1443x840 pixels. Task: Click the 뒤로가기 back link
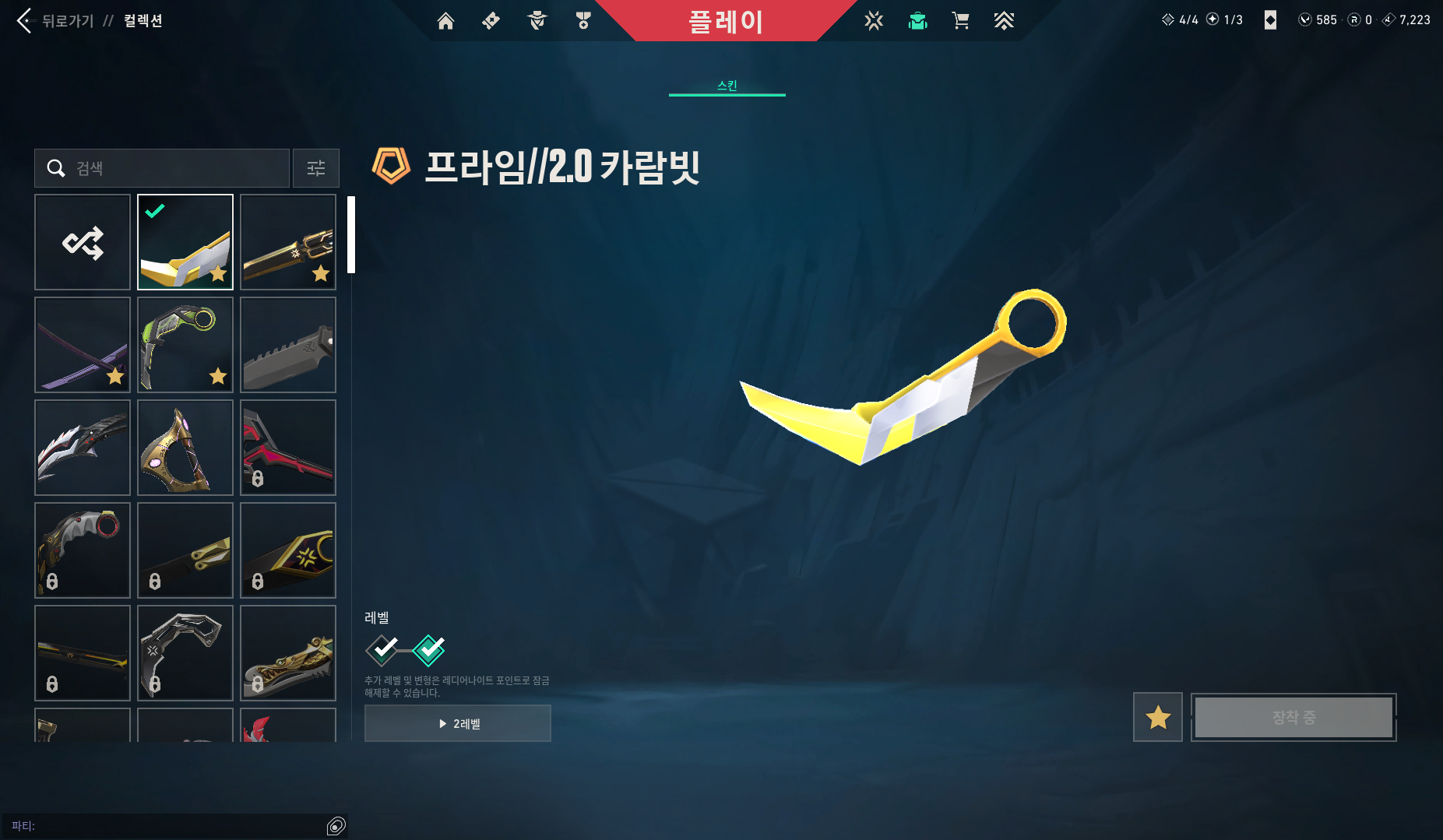tap(69, 21)
